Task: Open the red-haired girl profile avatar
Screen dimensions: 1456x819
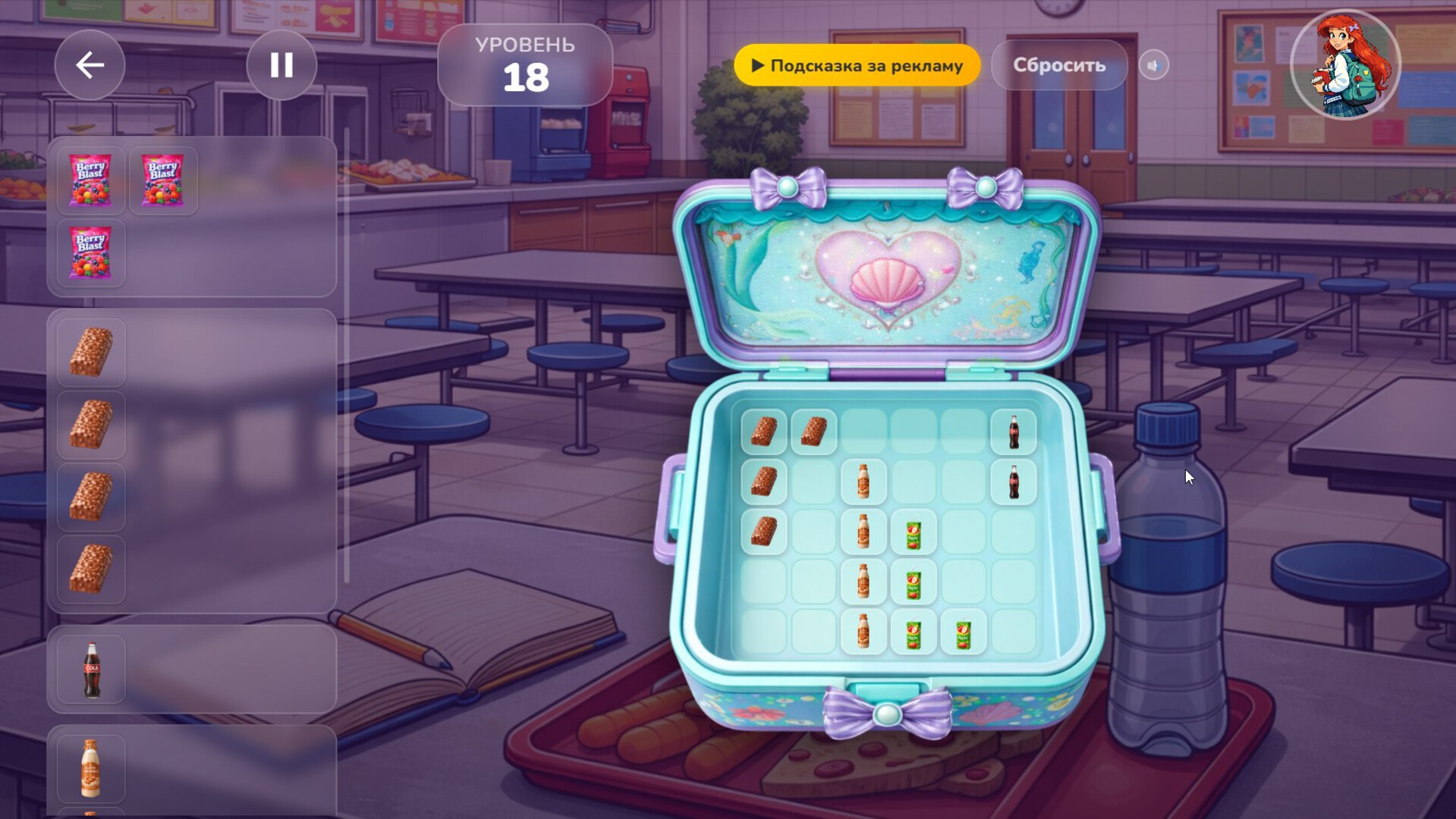Action: pos(1344,65)
